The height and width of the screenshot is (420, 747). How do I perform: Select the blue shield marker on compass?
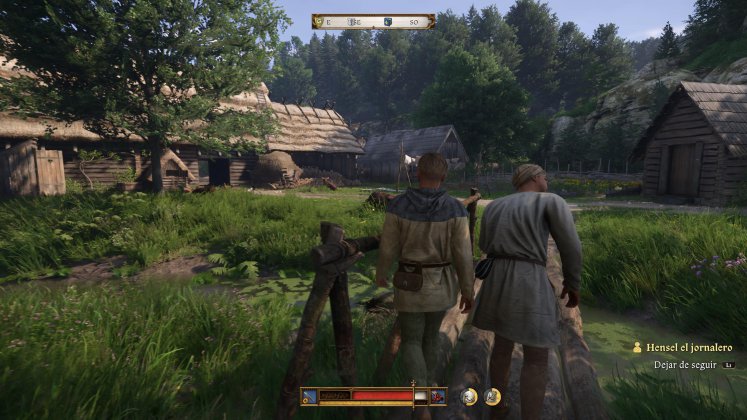click(x=387, y=21)
